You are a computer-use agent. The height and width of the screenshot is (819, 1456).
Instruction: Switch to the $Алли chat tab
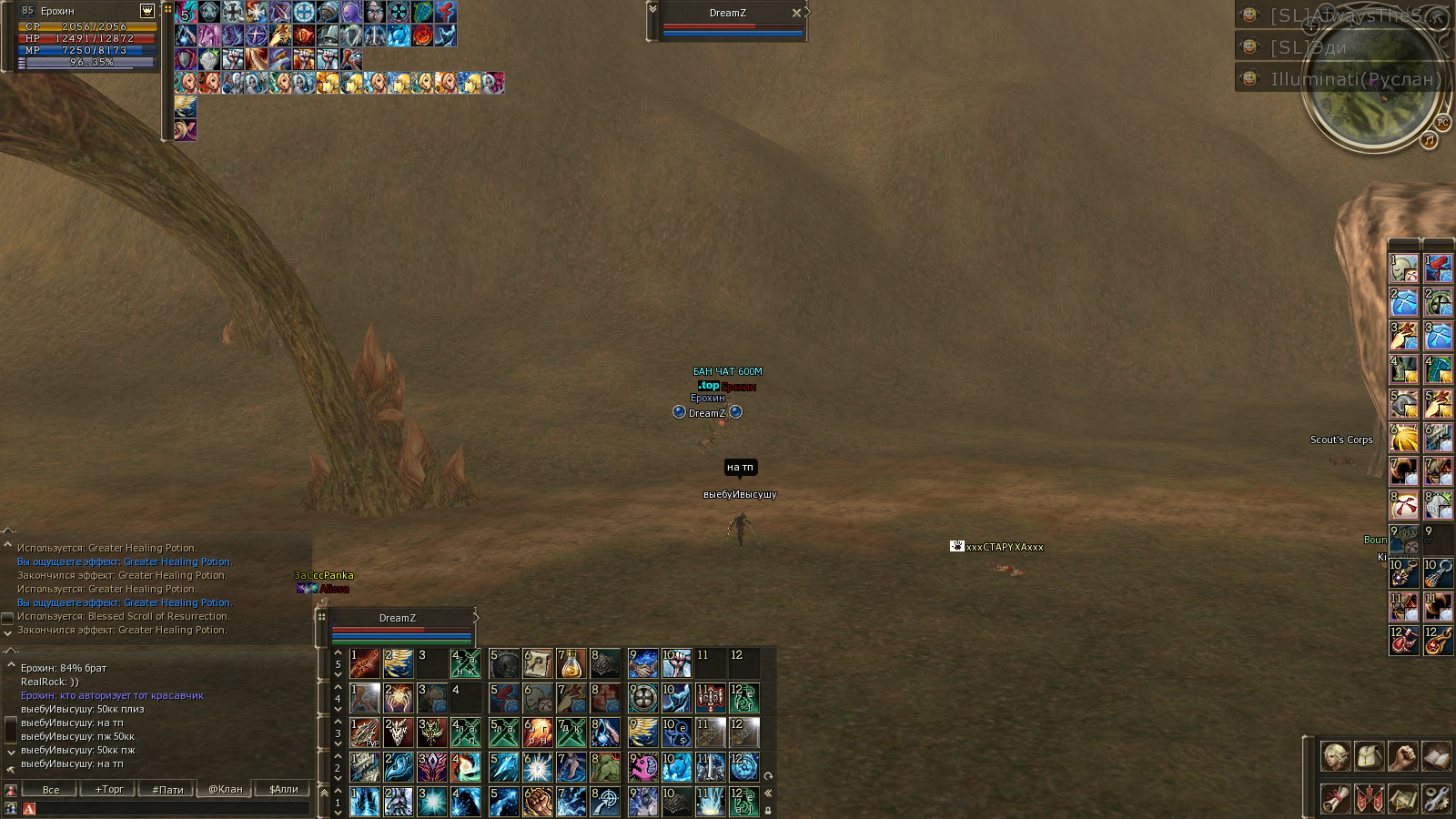coord(284,789)
